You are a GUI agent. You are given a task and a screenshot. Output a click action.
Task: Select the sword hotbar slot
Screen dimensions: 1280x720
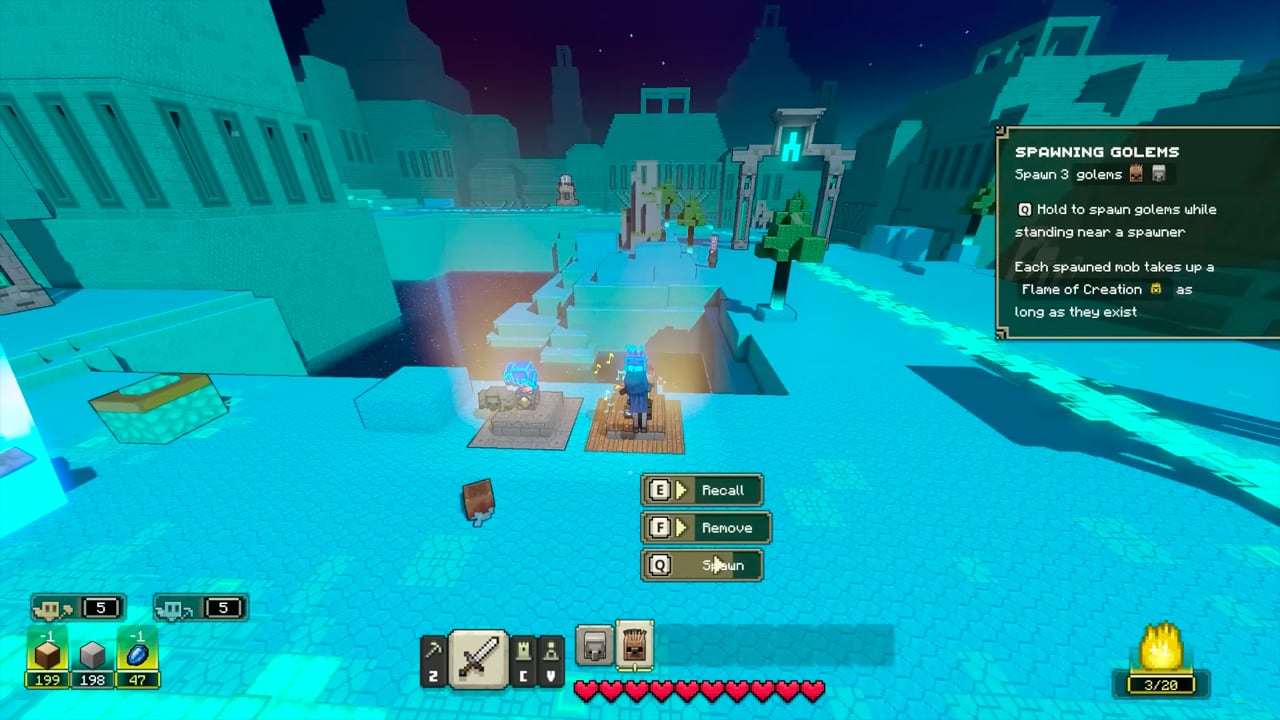point(477,659)
